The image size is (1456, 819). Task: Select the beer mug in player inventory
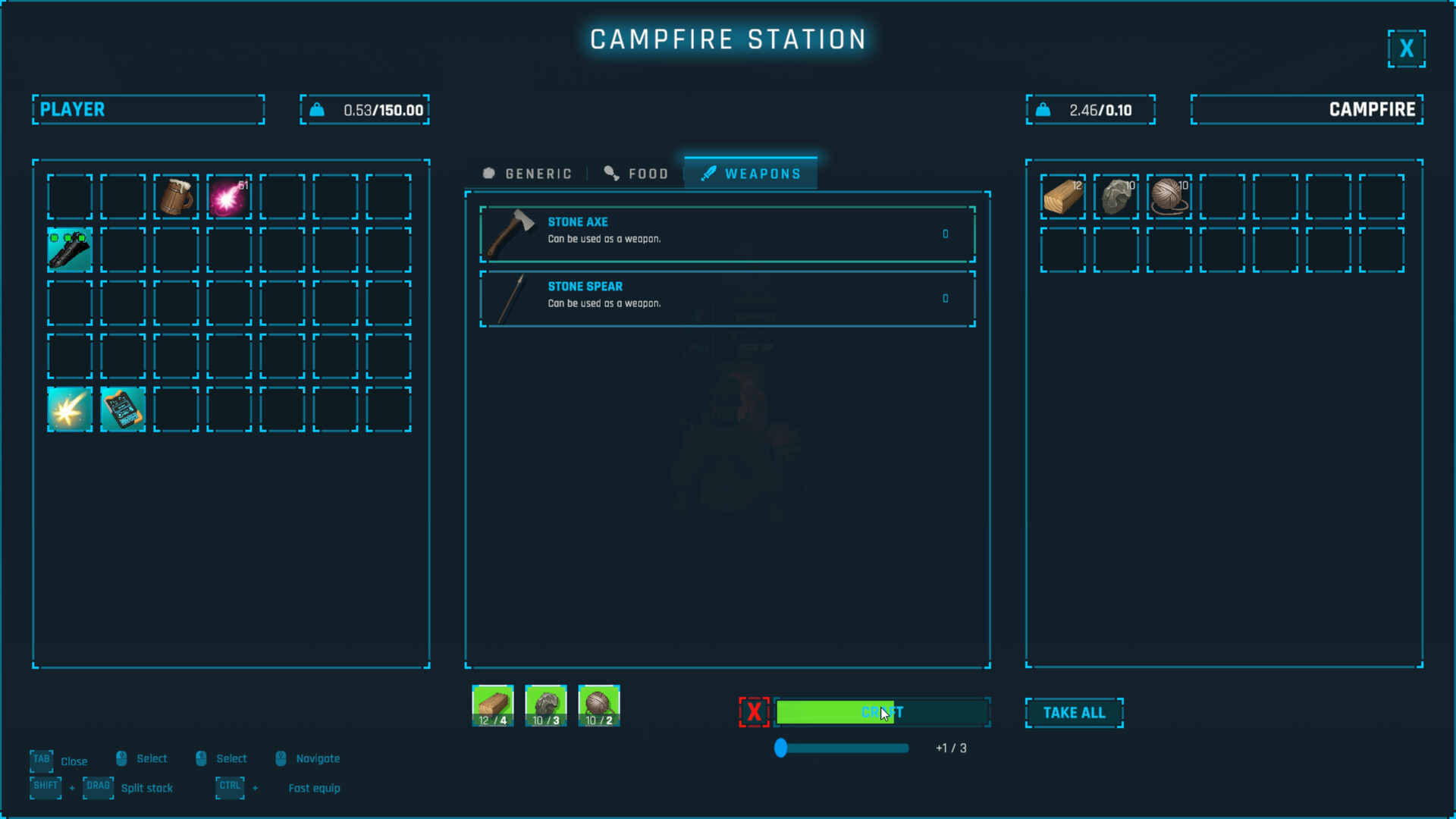coord(176,196)
